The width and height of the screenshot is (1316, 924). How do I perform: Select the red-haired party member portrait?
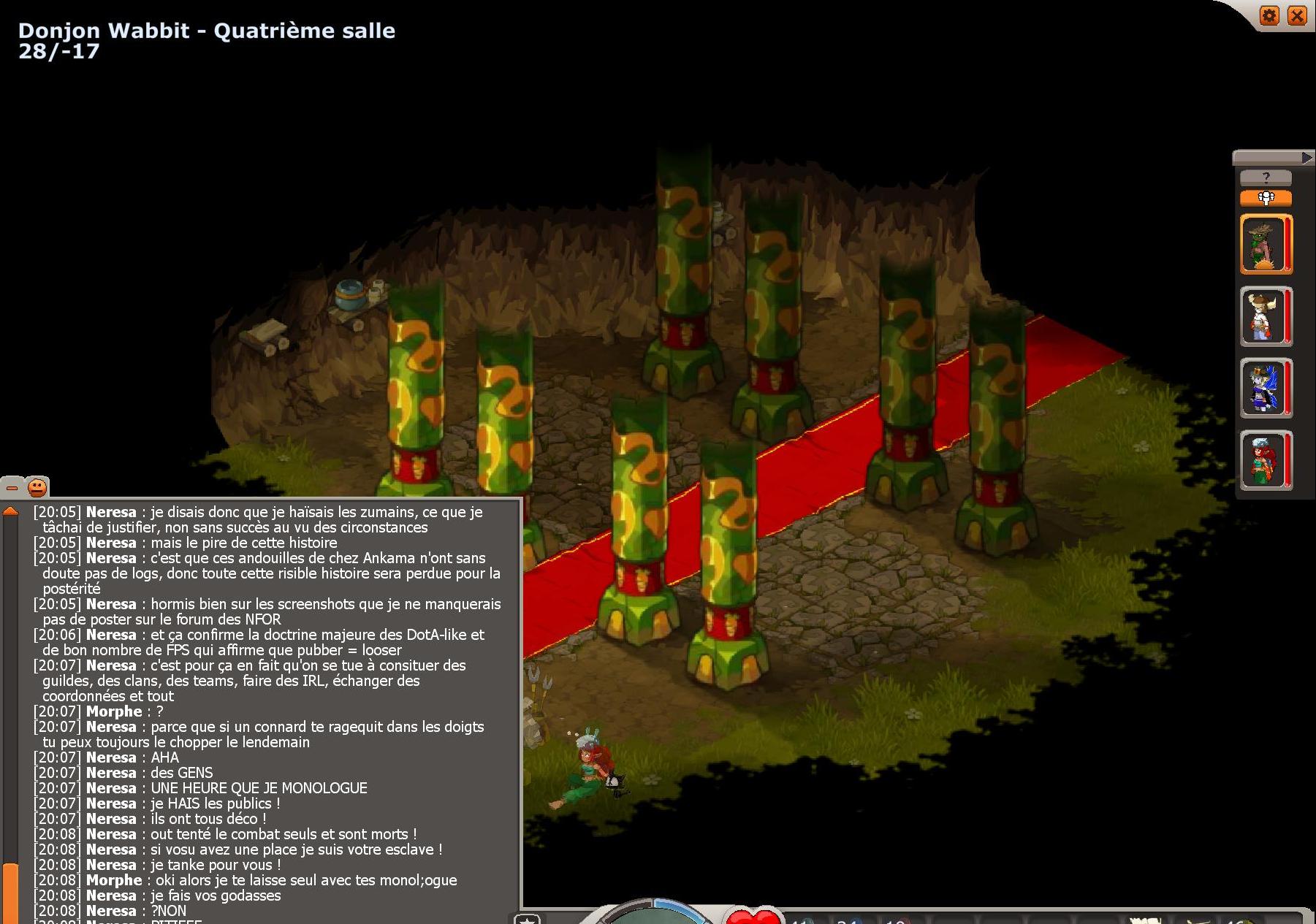pos(1265,460)
